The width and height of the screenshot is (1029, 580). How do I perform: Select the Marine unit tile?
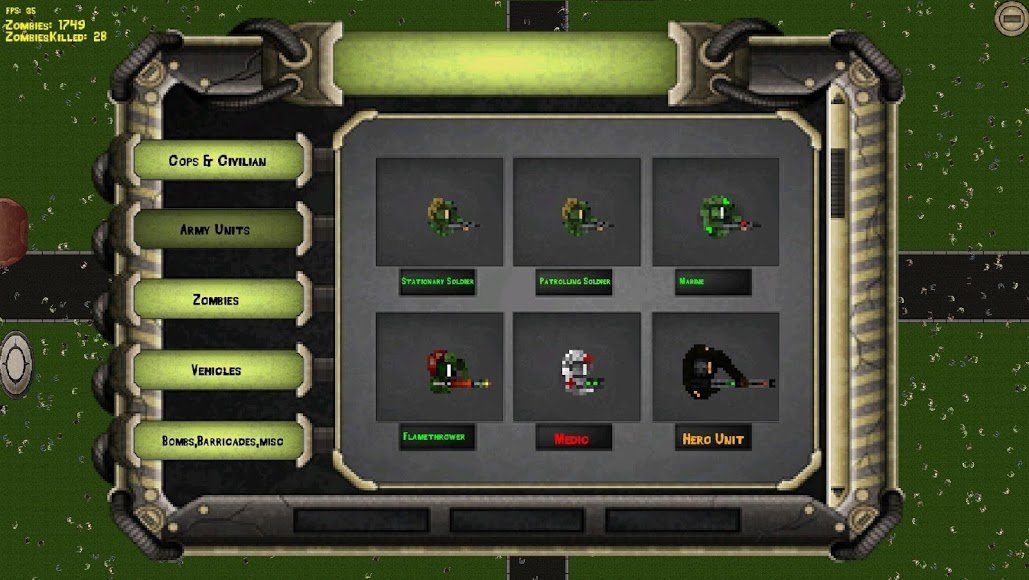point(715,212)
